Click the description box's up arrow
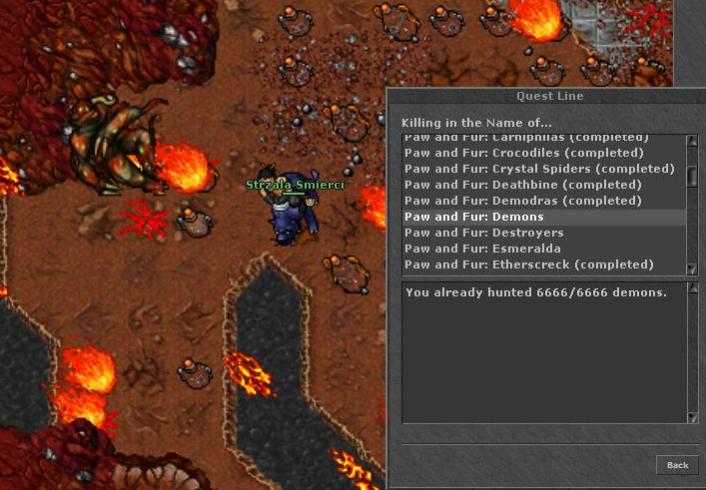This screenshot has width=706, height=490. tap(692, 289)
